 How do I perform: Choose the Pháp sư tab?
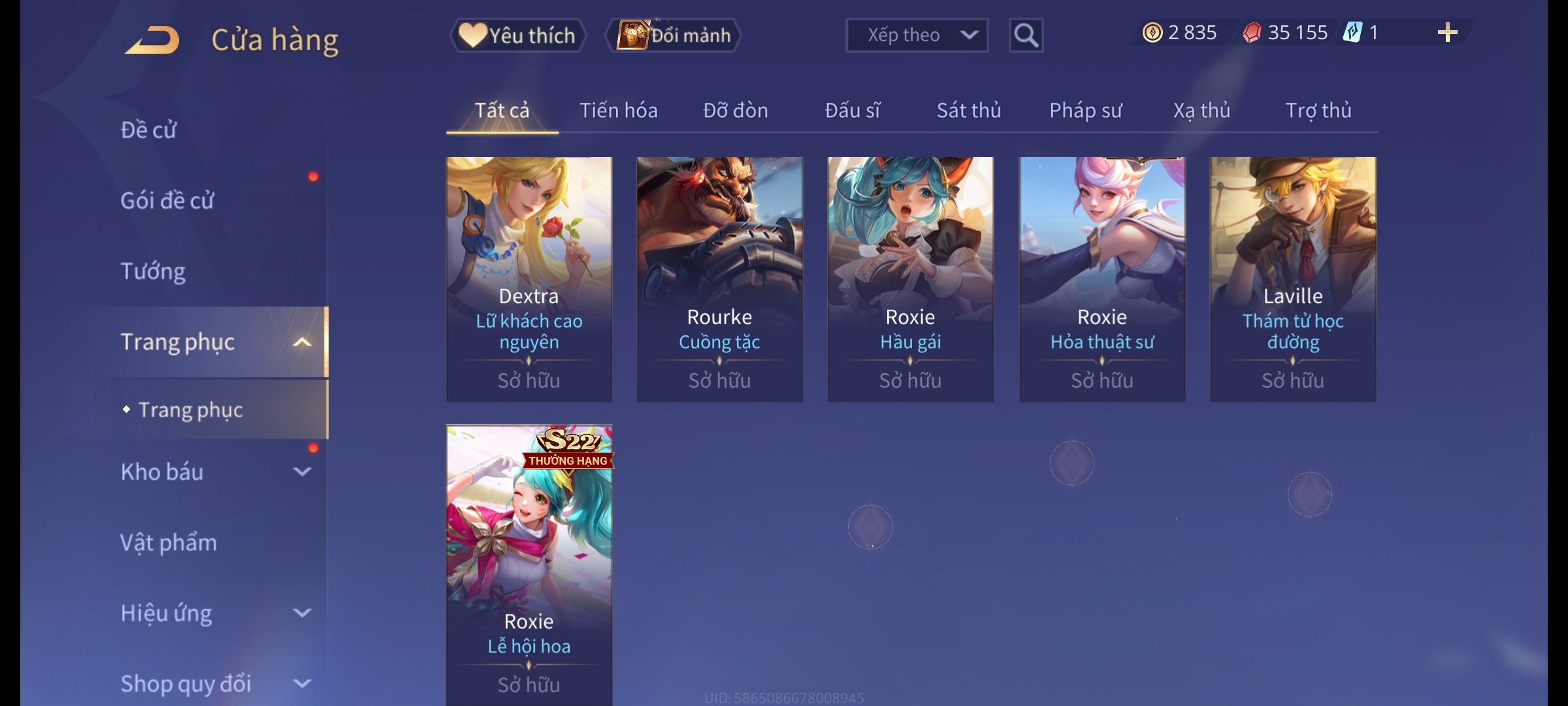[x=1085, y=110]
